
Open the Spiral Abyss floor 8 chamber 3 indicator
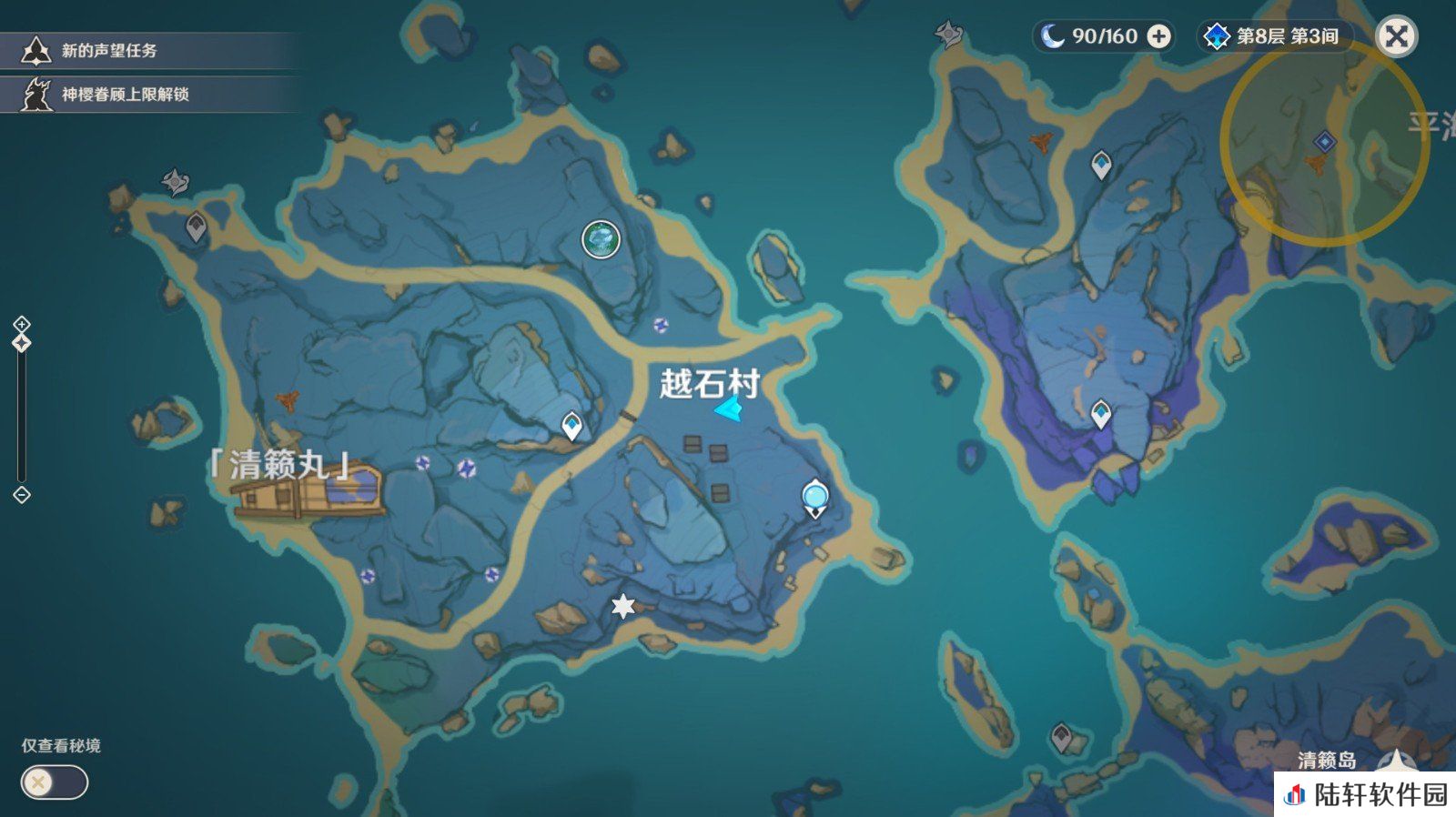(1274, 36)
